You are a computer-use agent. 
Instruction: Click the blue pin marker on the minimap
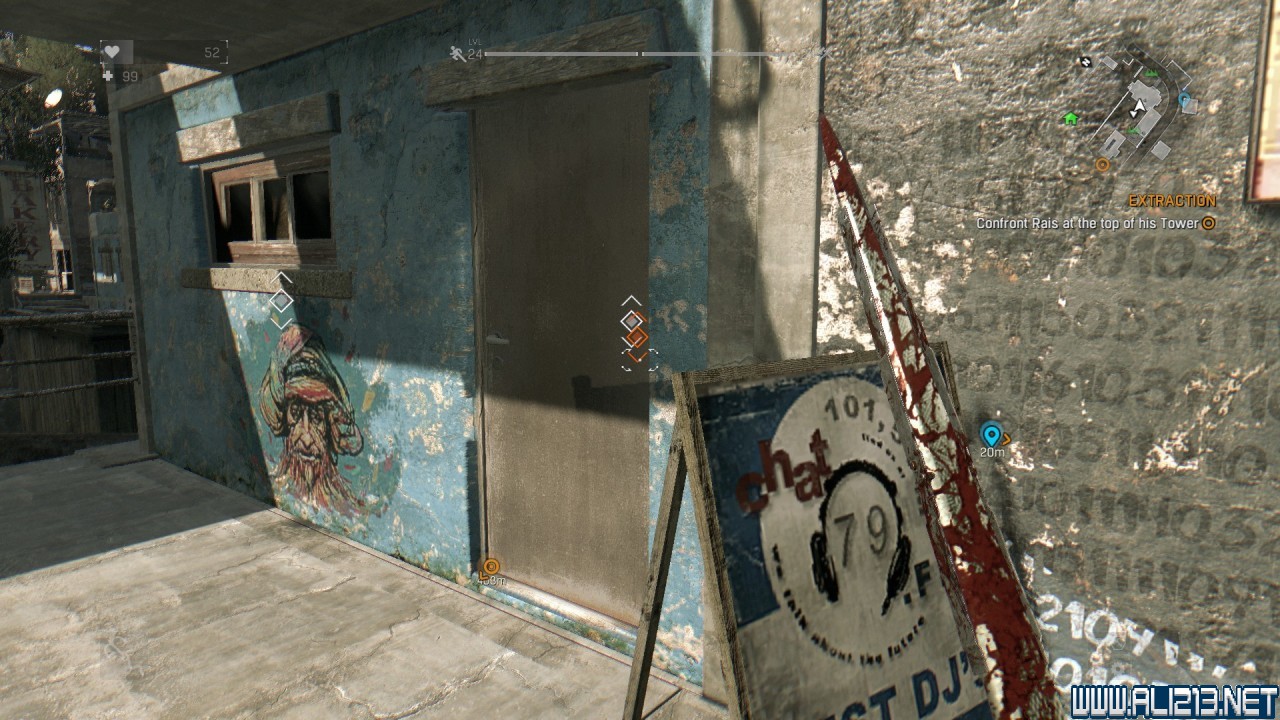(x=1185, y=99)
